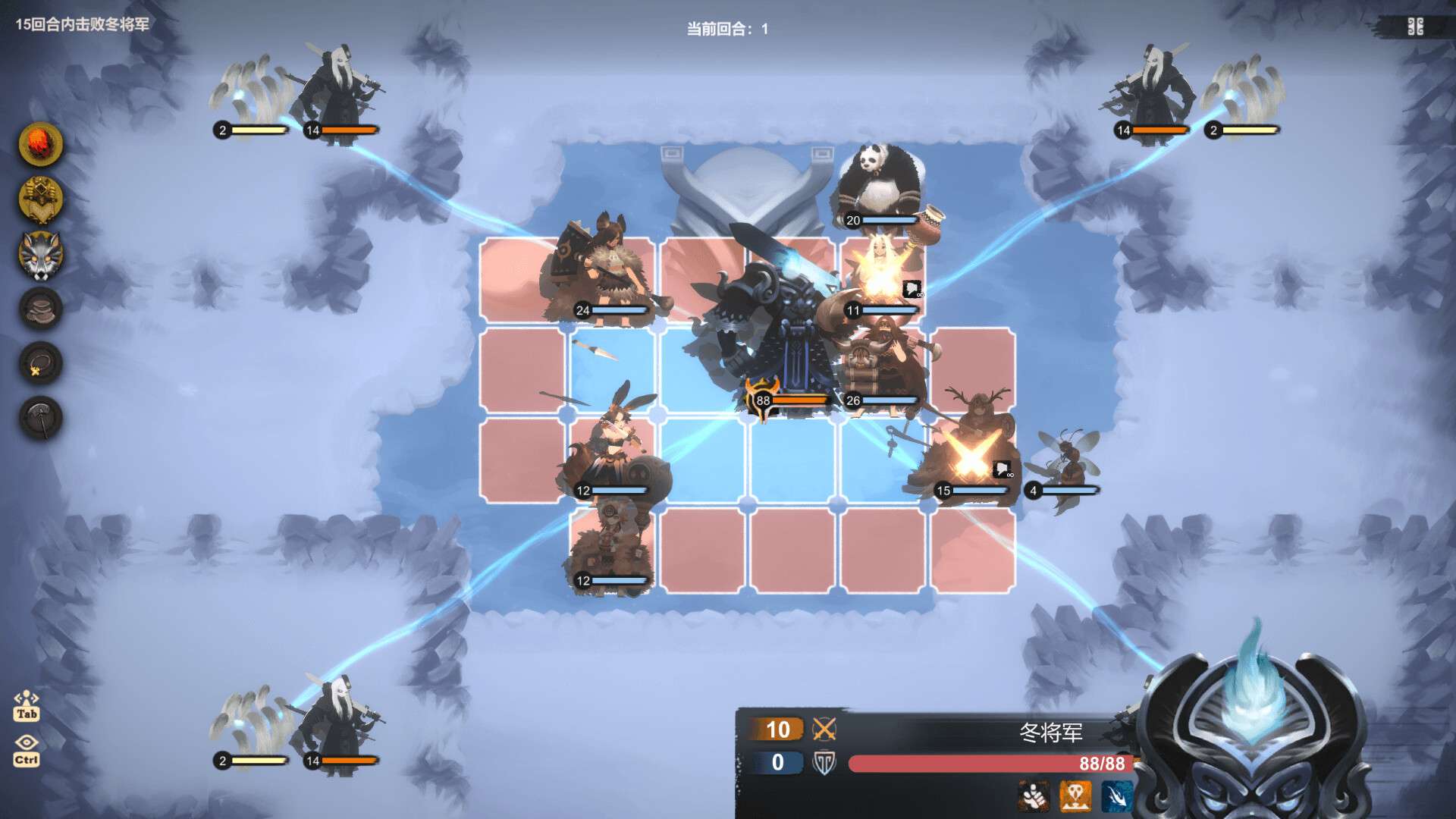Inspect the orange skull skill icon
Image resolution: width=1456 pixels, height=819 pixels.
point(1075,796)
